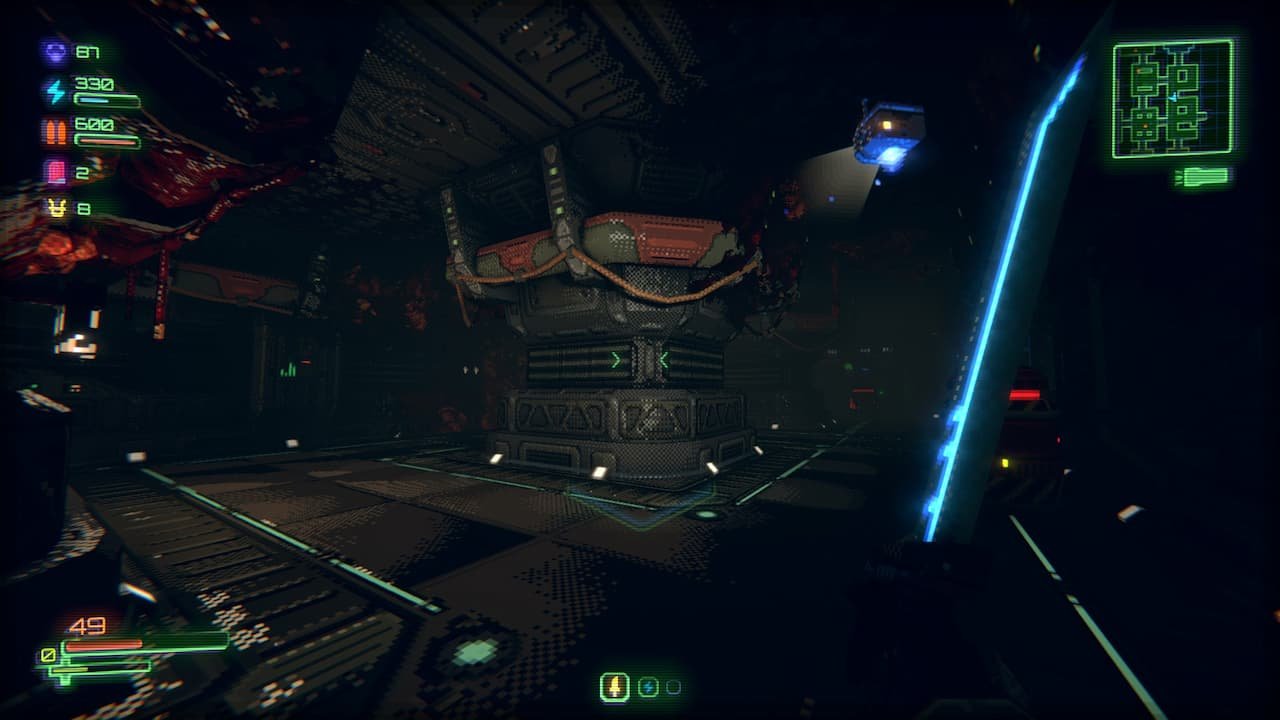Click the yellow robot head icon
The width and height of the screenshot is (1280, 720).
54,208
